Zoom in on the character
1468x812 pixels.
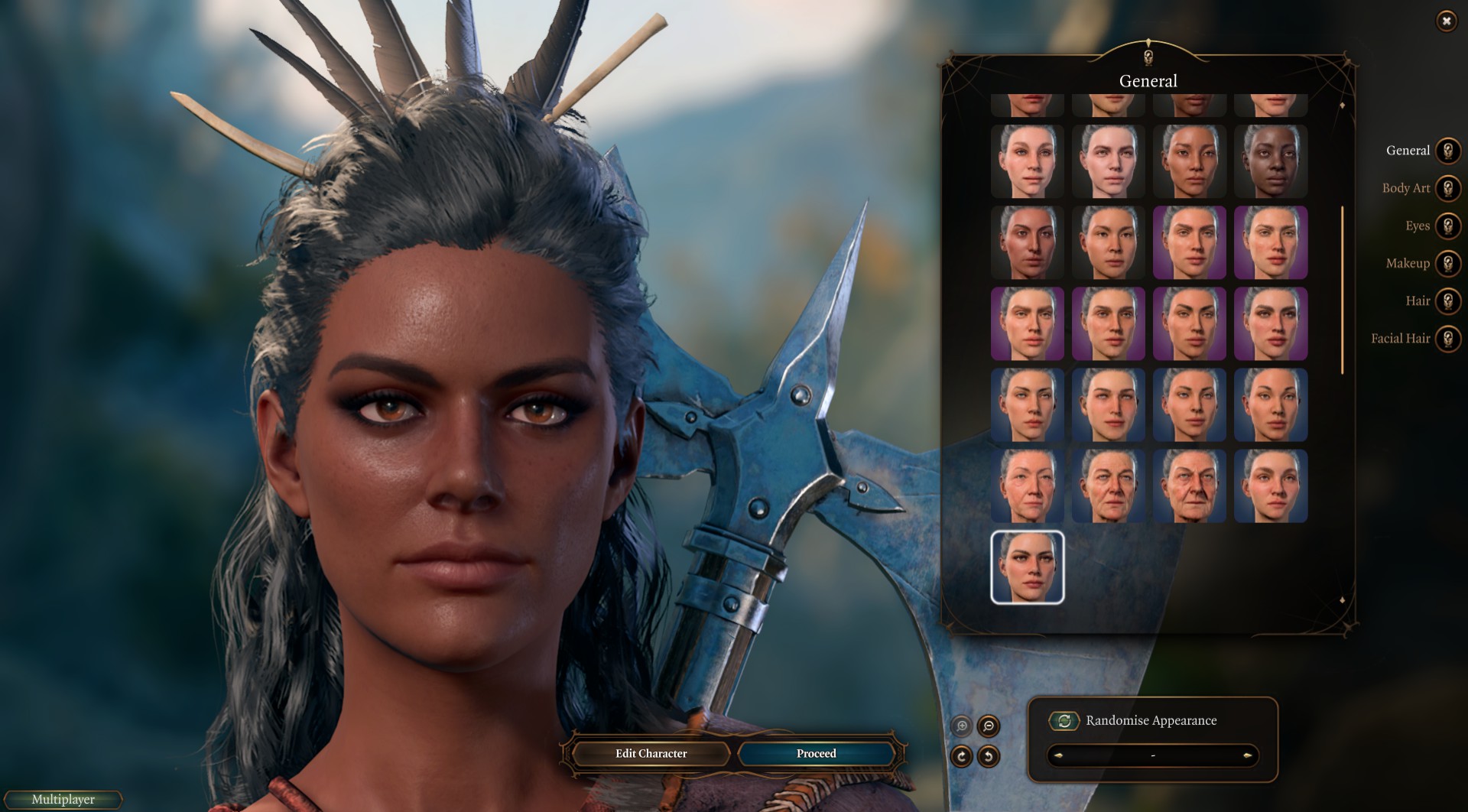coord(962,726)
